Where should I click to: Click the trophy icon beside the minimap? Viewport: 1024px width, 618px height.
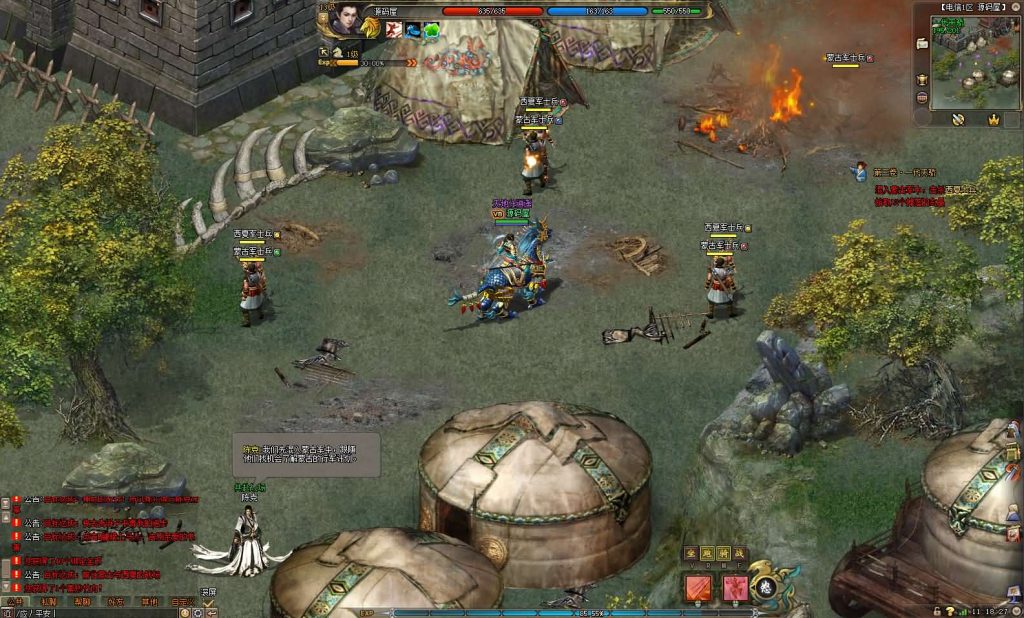click(x=921, y=80)
